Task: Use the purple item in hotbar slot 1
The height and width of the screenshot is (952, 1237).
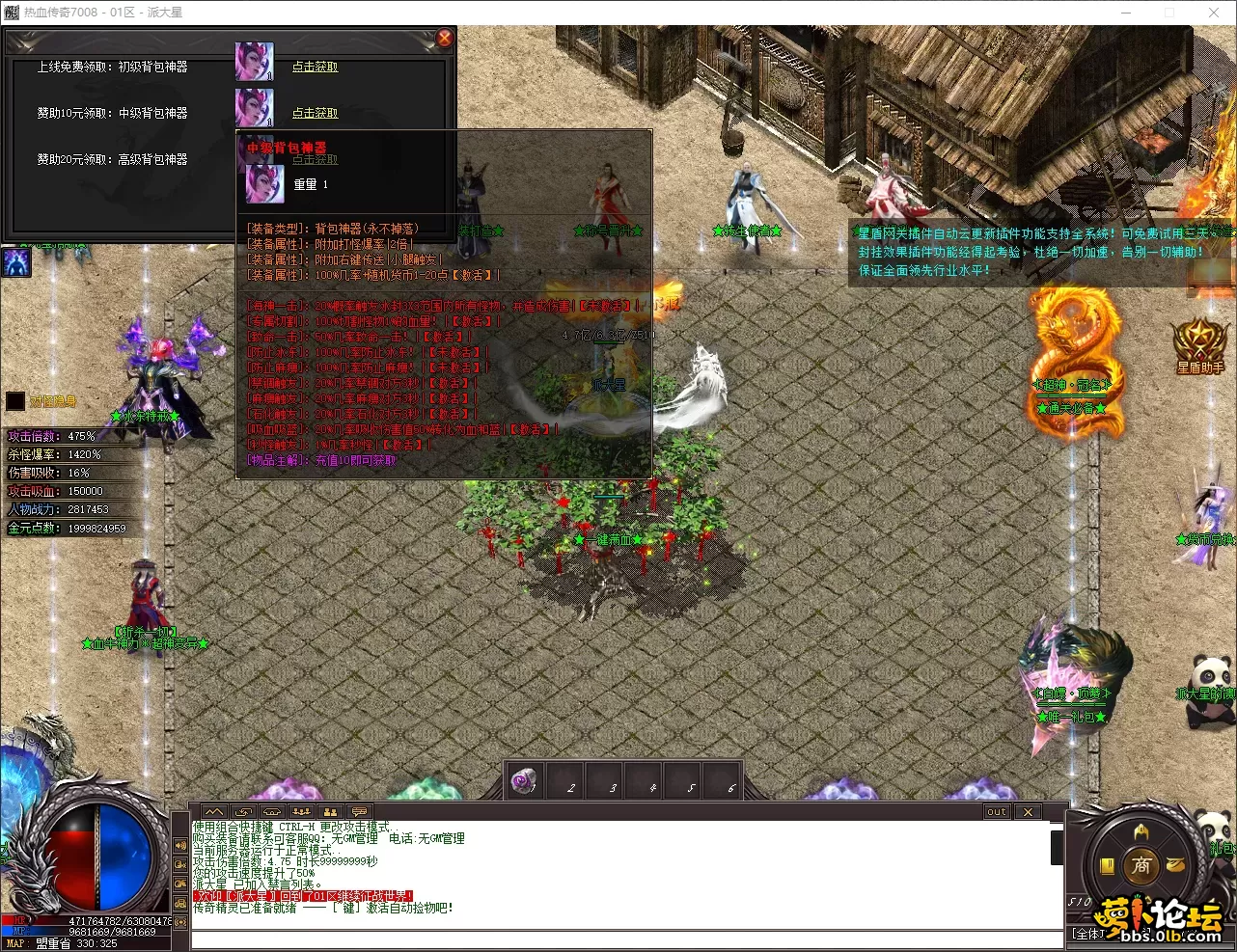Action: click(x=524, y=780)
